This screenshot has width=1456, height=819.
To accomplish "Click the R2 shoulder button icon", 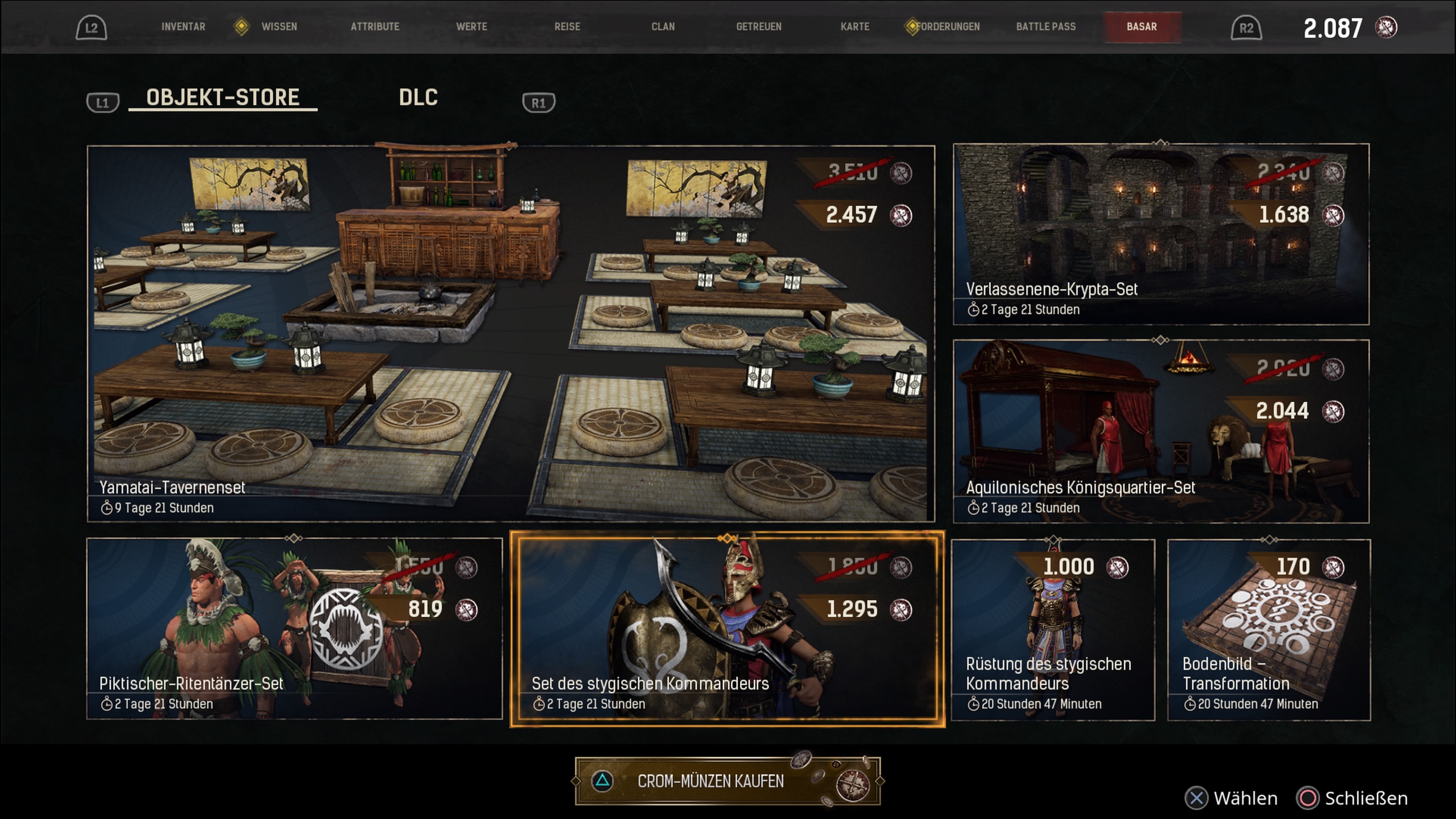I will (x=1246, y=27).
